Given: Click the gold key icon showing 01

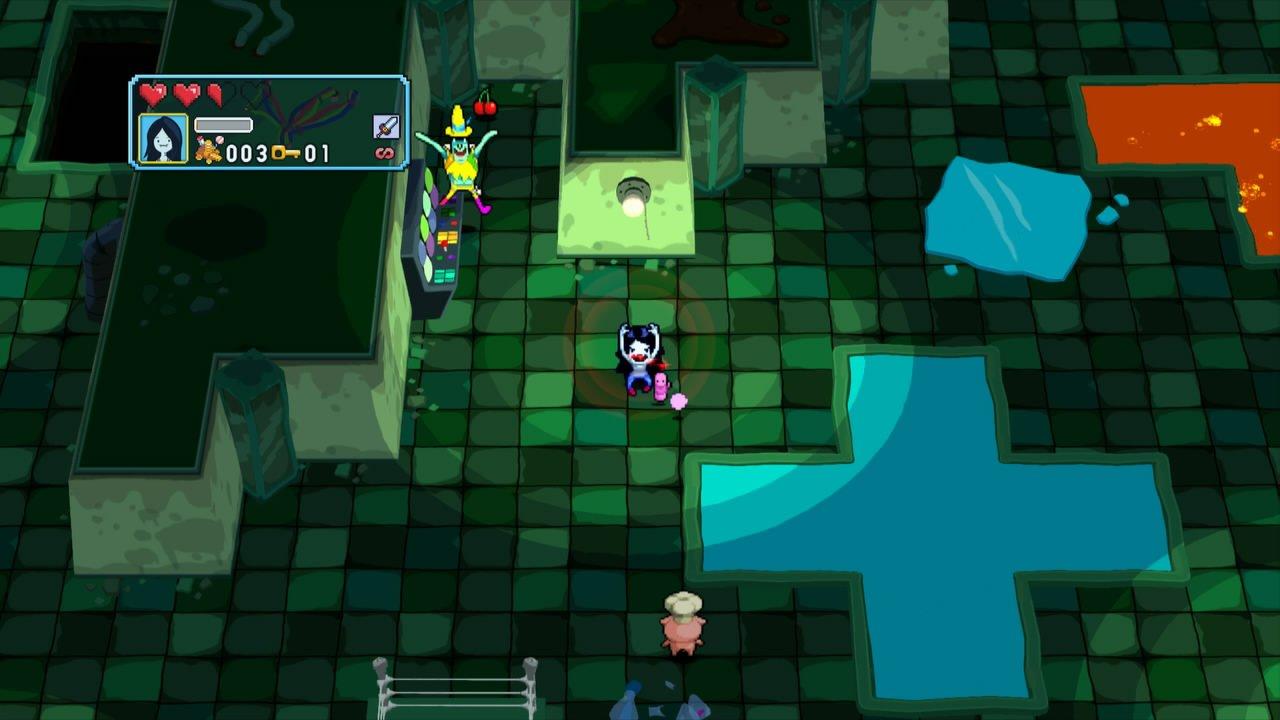Looking at the screenshot, I should pyautogui.click(x=286, y=153).
